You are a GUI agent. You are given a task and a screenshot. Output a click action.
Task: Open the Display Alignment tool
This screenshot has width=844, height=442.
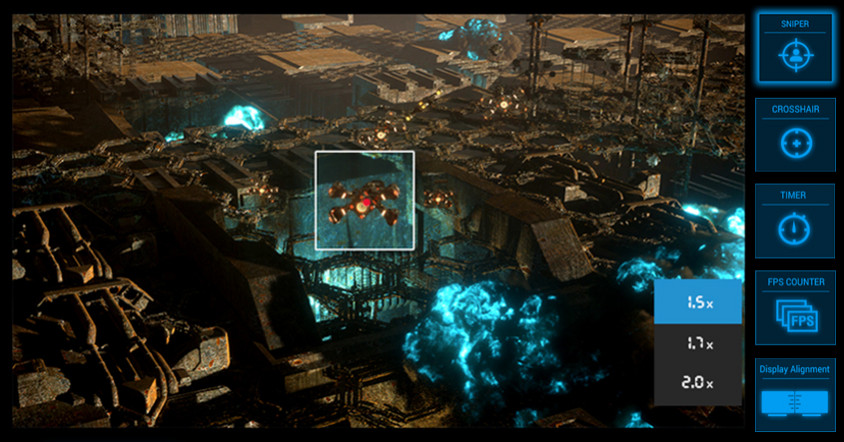(795, 395)
